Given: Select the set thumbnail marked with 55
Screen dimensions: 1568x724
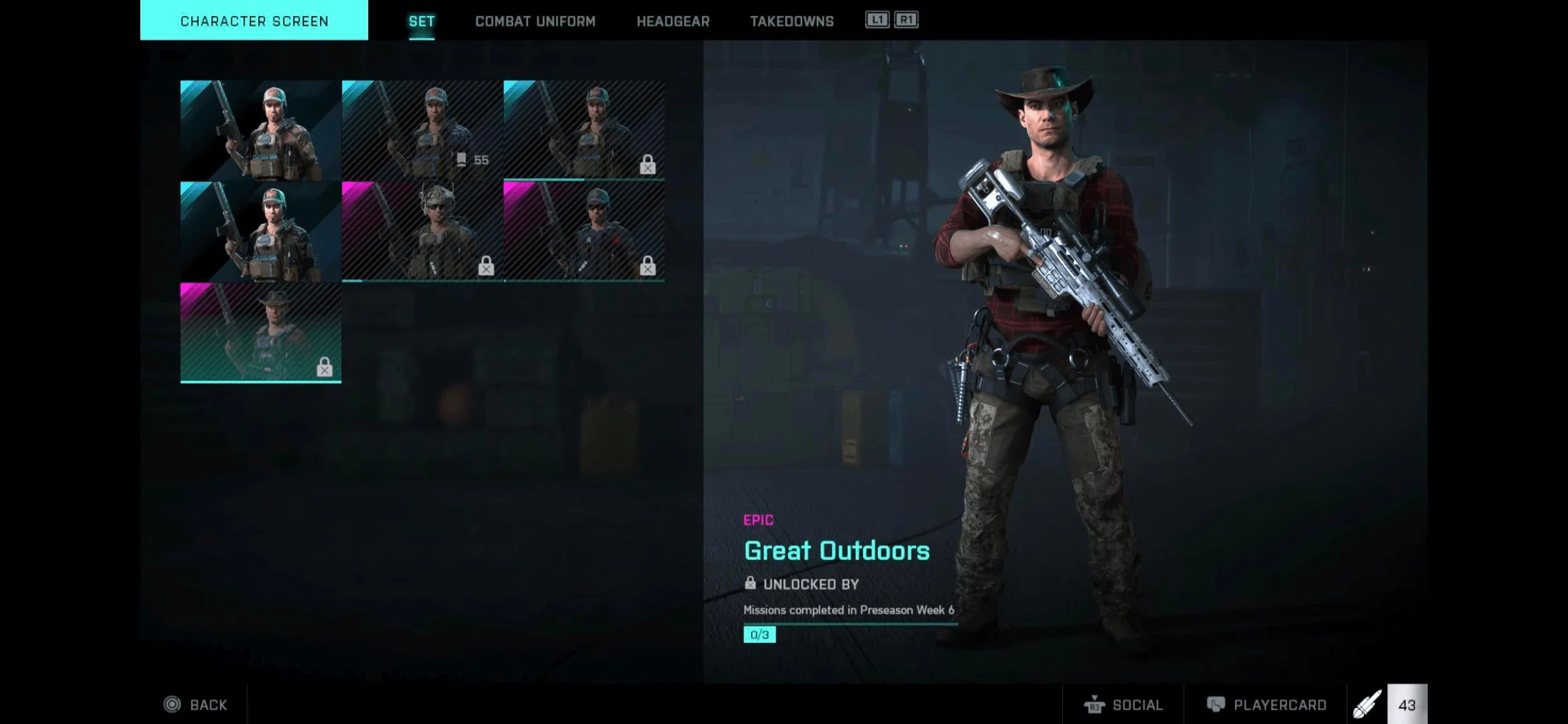Looking at the screenshot, I should 422,130.
